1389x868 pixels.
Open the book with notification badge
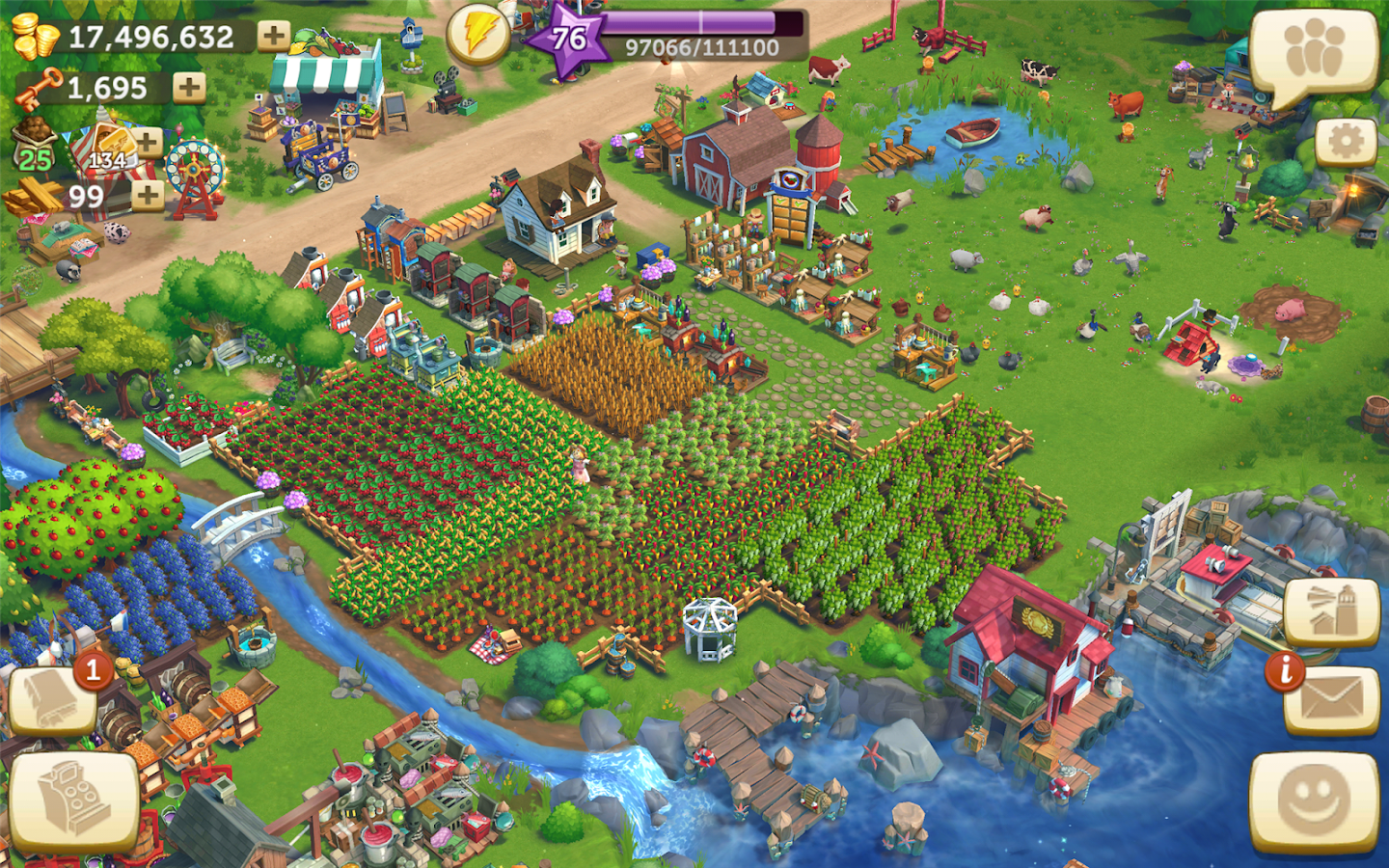tap(53, 699)
